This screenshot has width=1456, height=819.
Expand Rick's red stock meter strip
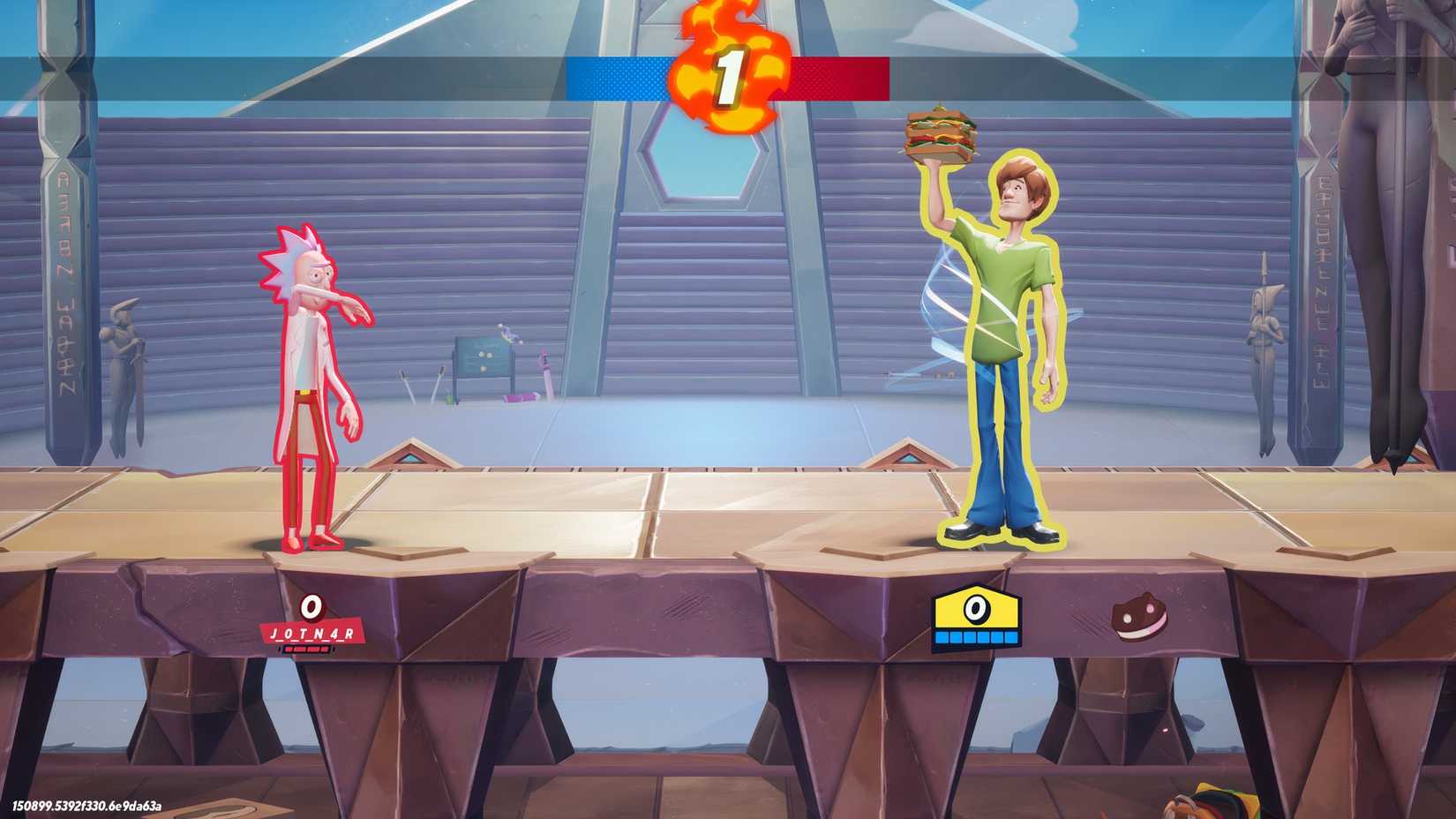coord(307,647)
